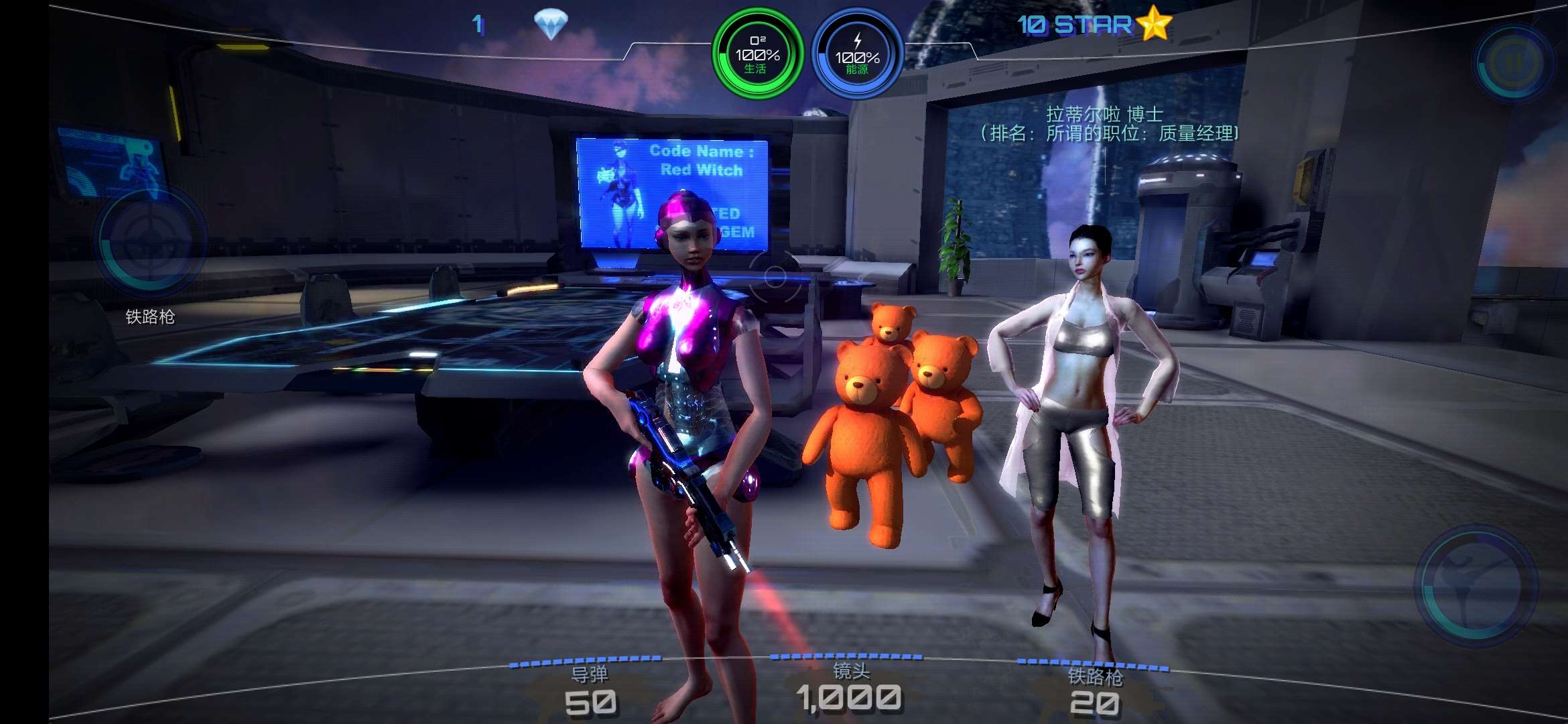Tap the gold star icon beside 10 STAR
Screen dimensions: 1568x724
[x=1154, y=24]
